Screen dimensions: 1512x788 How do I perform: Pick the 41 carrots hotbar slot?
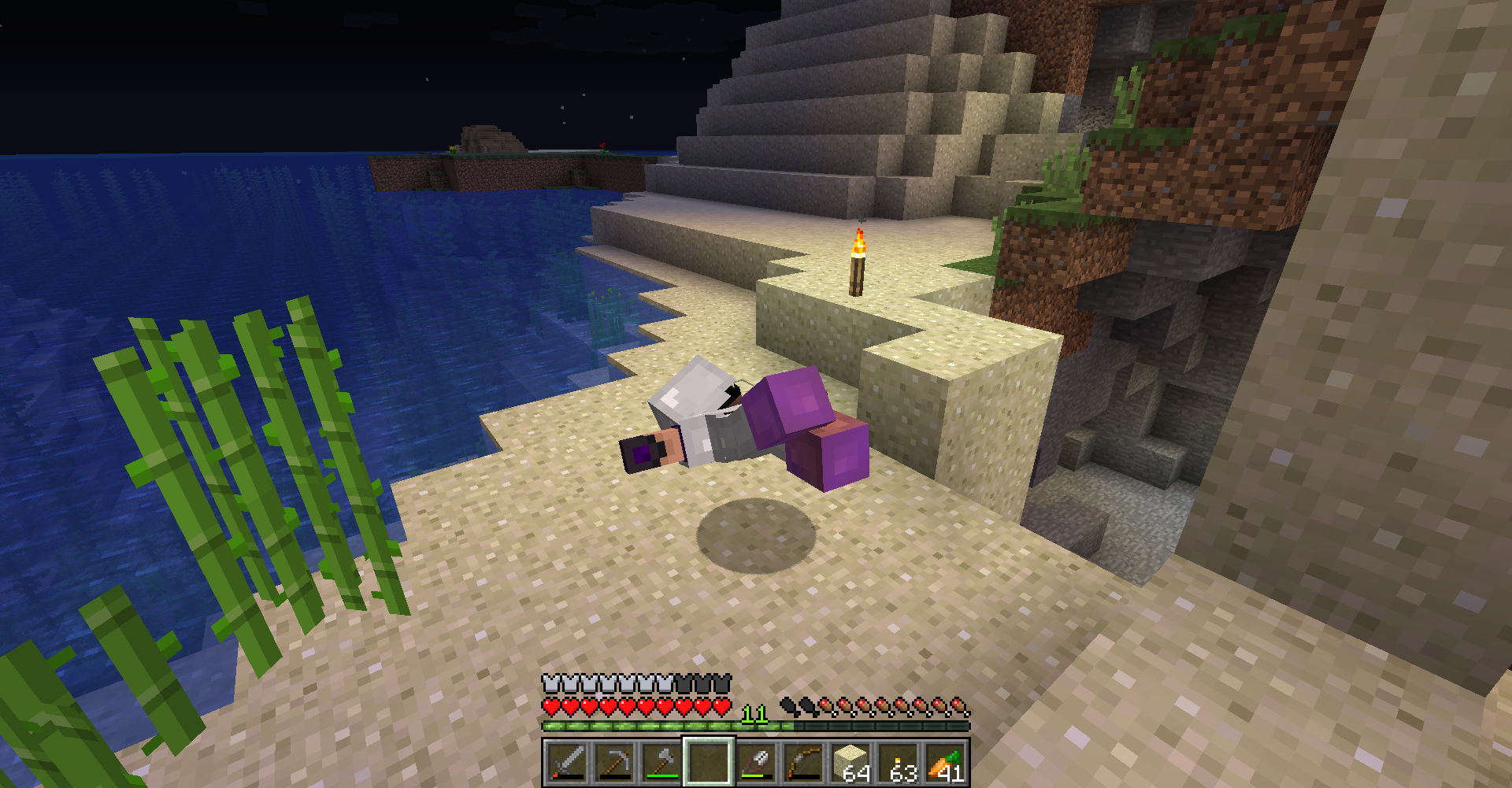pos(946,762)
